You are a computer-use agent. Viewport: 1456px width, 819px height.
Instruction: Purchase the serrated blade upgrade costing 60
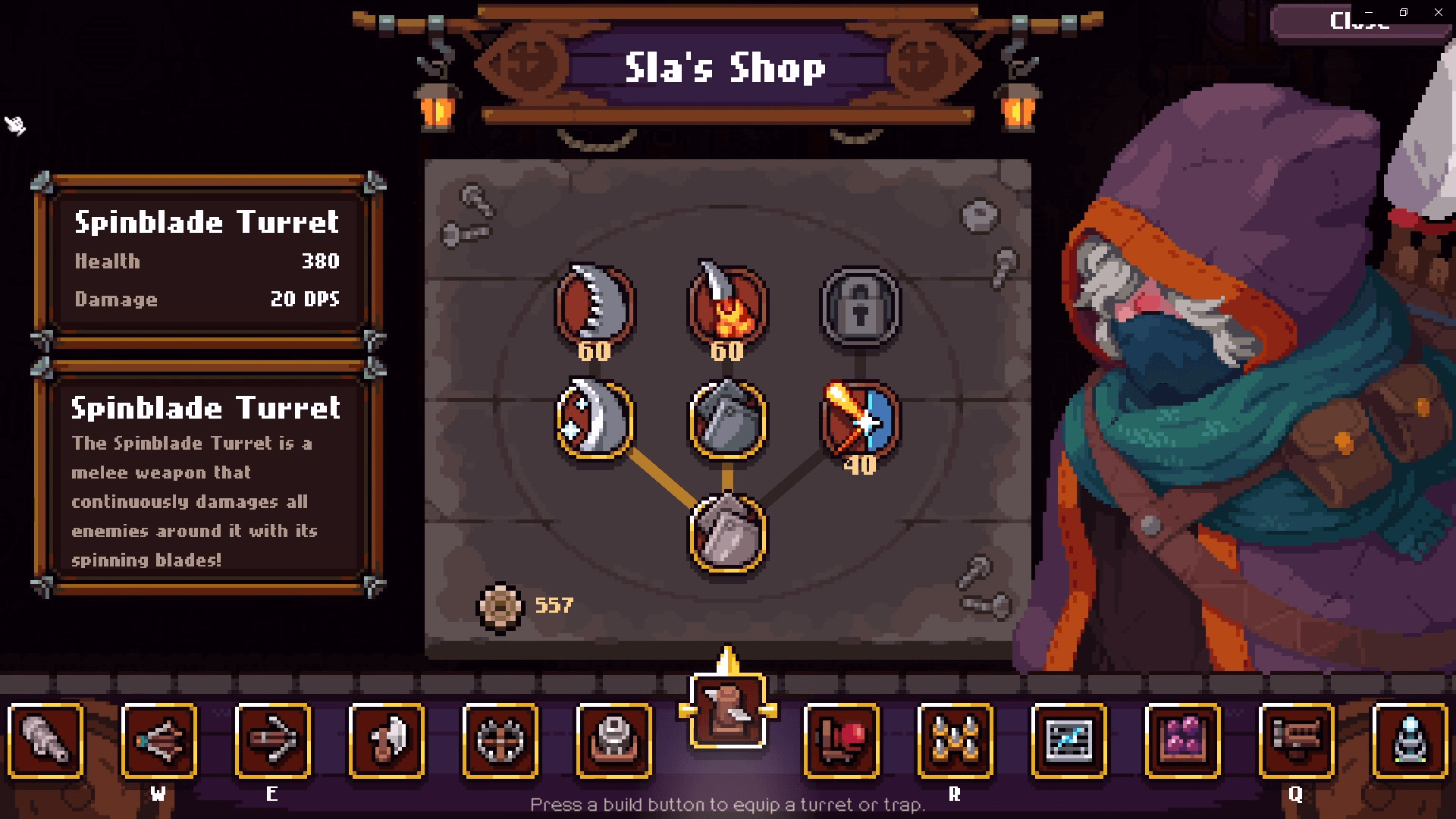595,307
